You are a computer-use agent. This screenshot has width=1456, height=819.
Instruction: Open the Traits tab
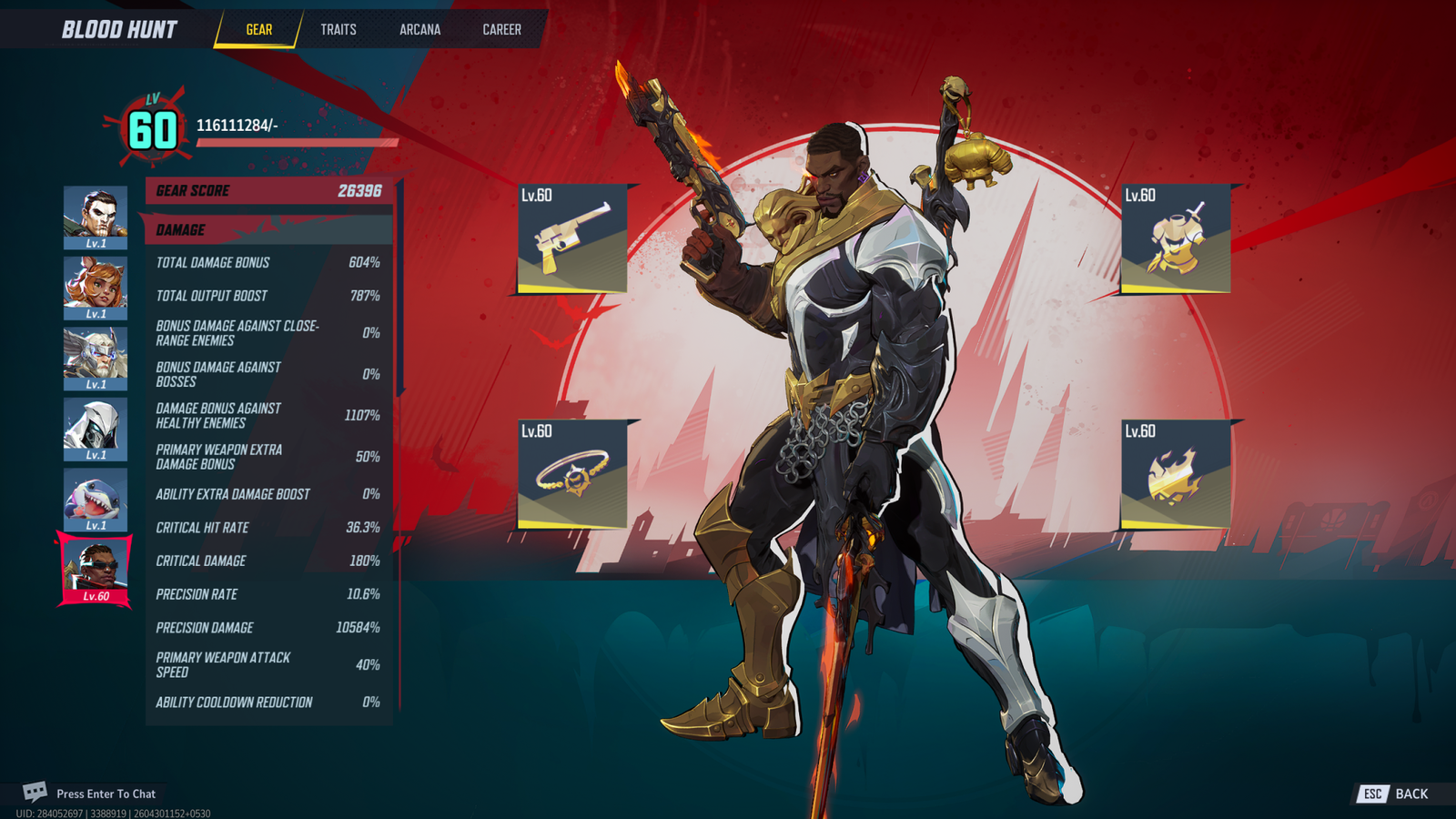coord(338,29)
